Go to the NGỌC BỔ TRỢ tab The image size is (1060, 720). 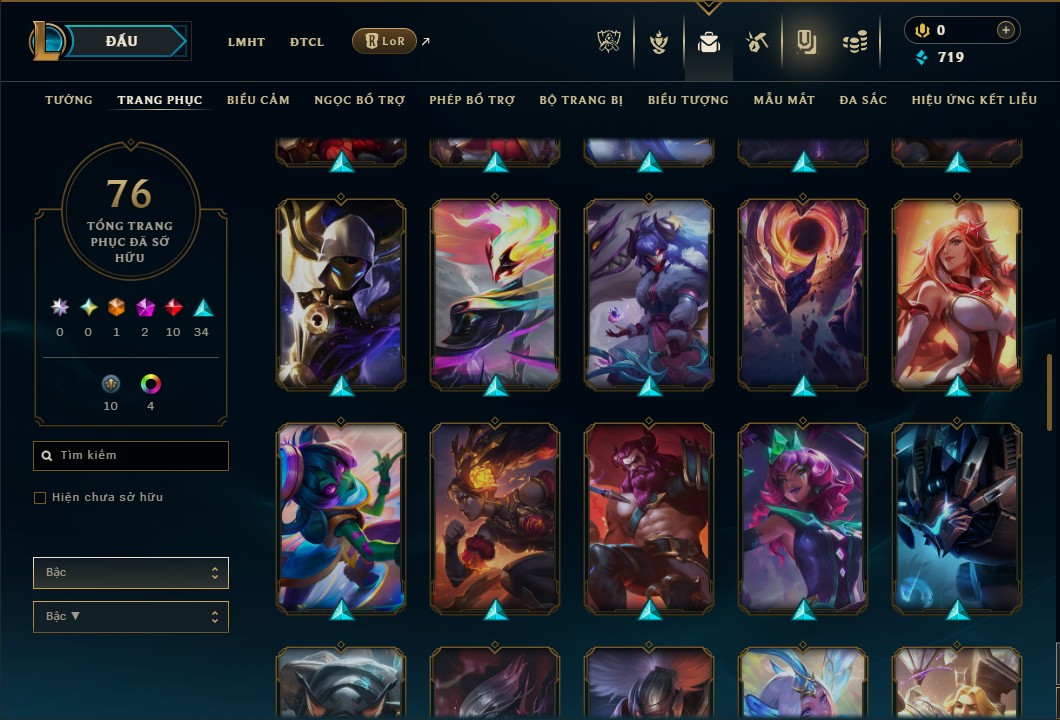(359, 100)
